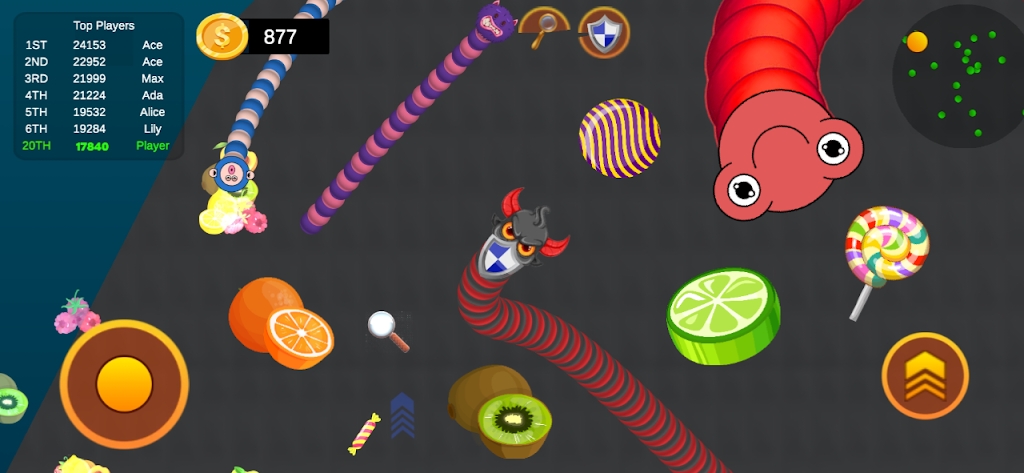Activate the speed boost chevron button
This screenshot has width=1024, height=473.
[x=924, y=376]
